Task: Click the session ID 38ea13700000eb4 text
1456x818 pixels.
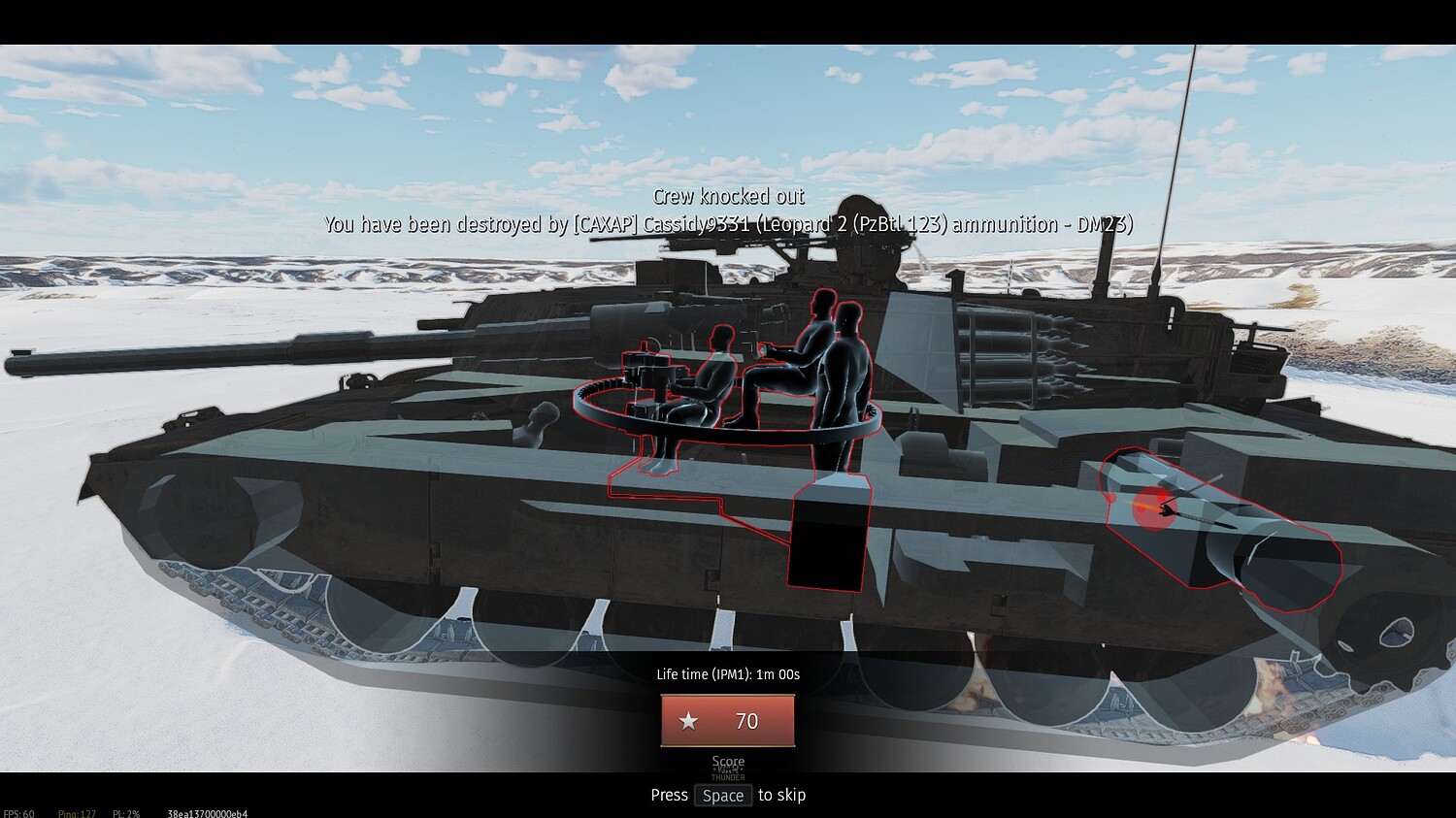Action: (208, 814)
